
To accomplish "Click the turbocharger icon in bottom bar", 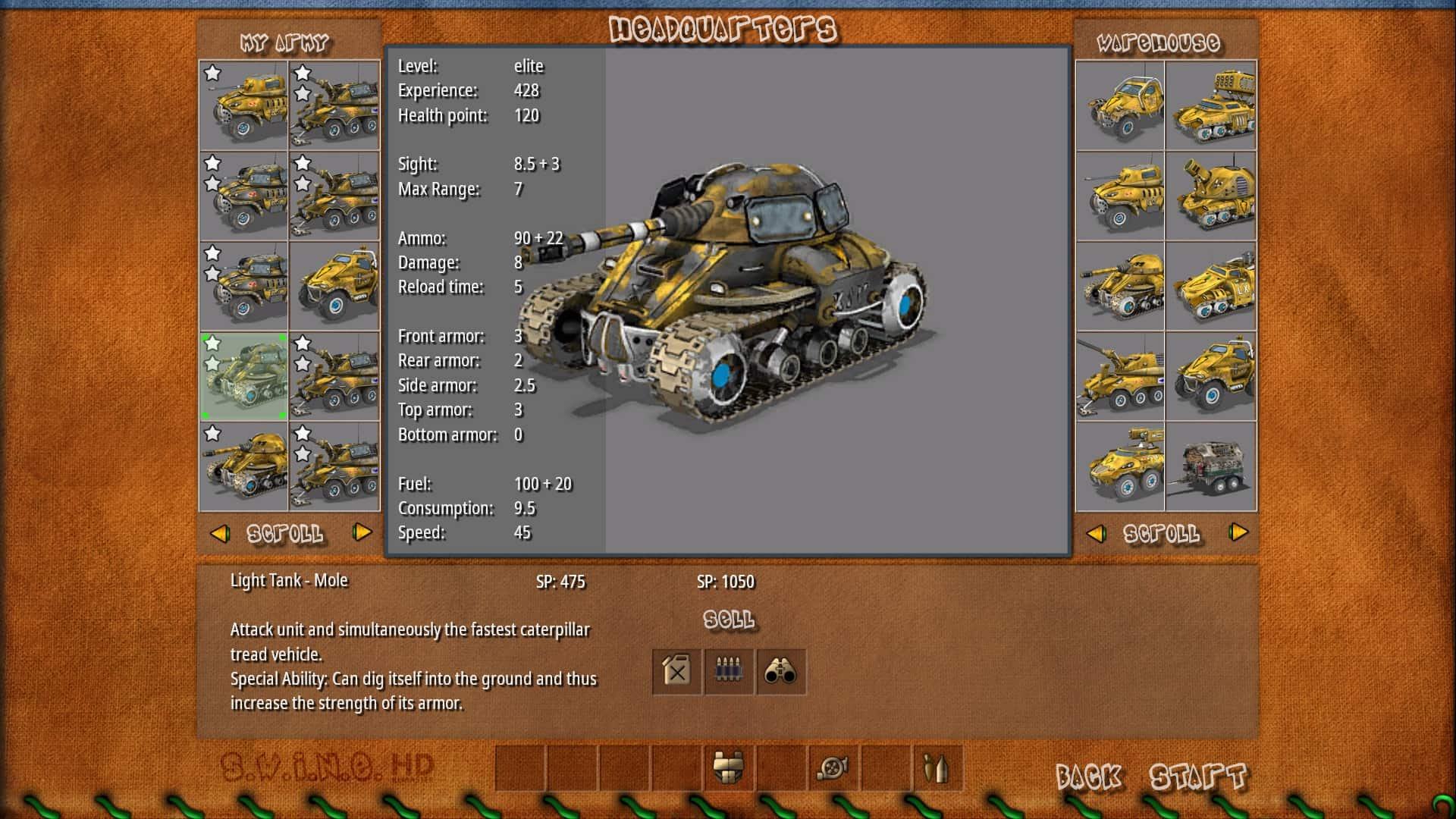I will 833,768.
